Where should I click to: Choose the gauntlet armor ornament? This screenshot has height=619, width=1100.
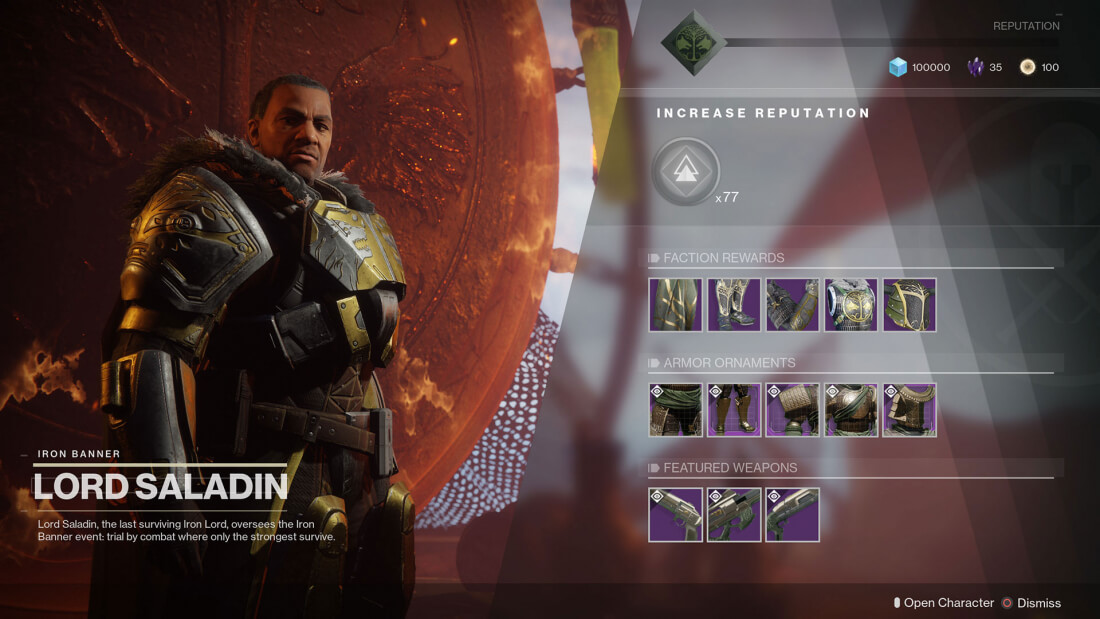792,410
